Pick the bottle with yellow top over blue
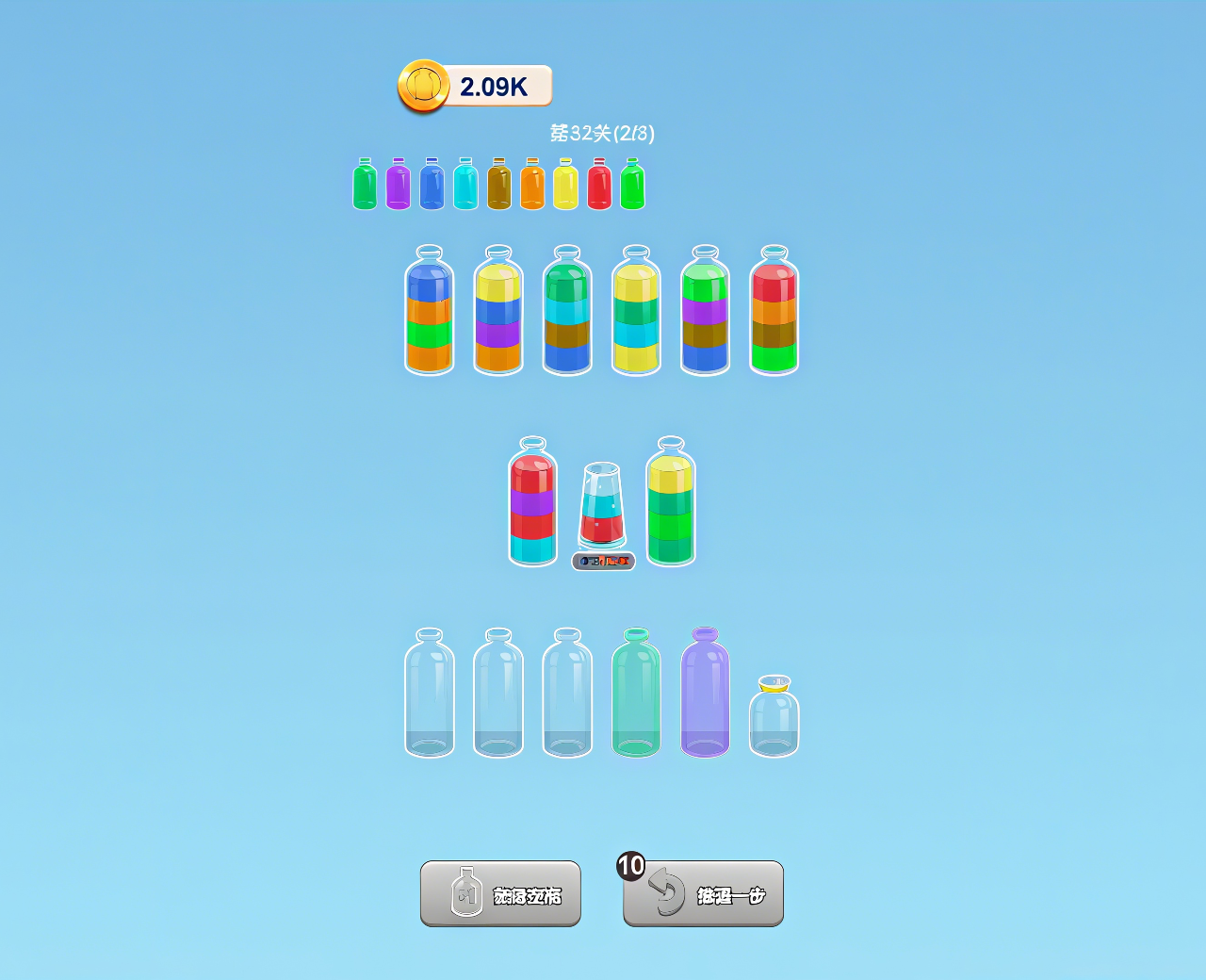The height and width of the screenshot is (980, 1206). pos(498,311)
